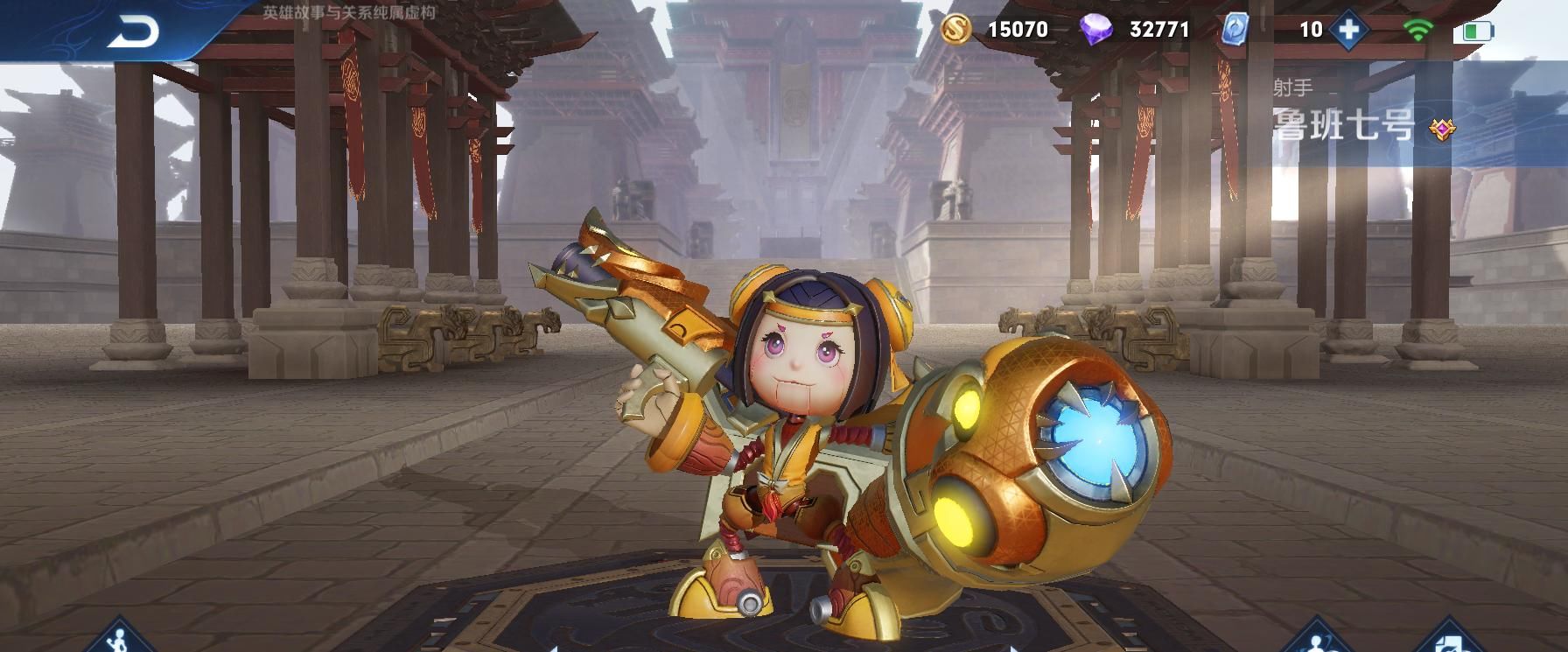Open the hero badge beside 鲁班七号
Screen dimensions: 1568x652
click(1441, 129)
